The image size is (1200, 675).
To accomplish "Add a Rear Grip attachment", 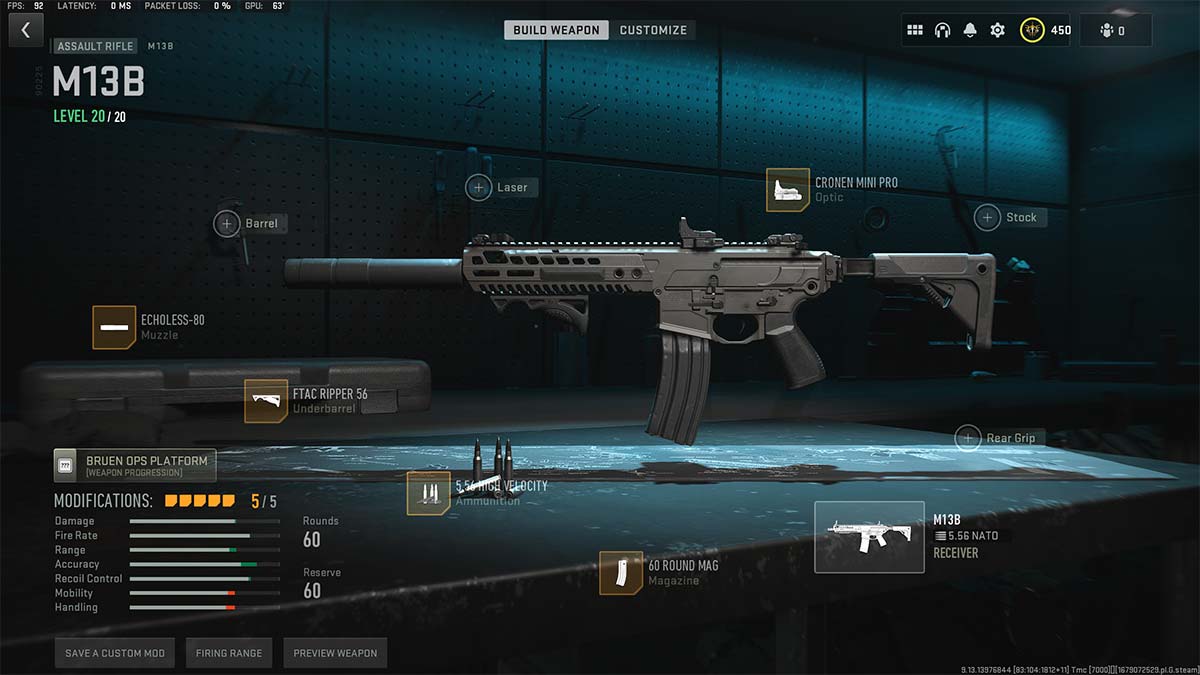I will [x=967, y=437].
